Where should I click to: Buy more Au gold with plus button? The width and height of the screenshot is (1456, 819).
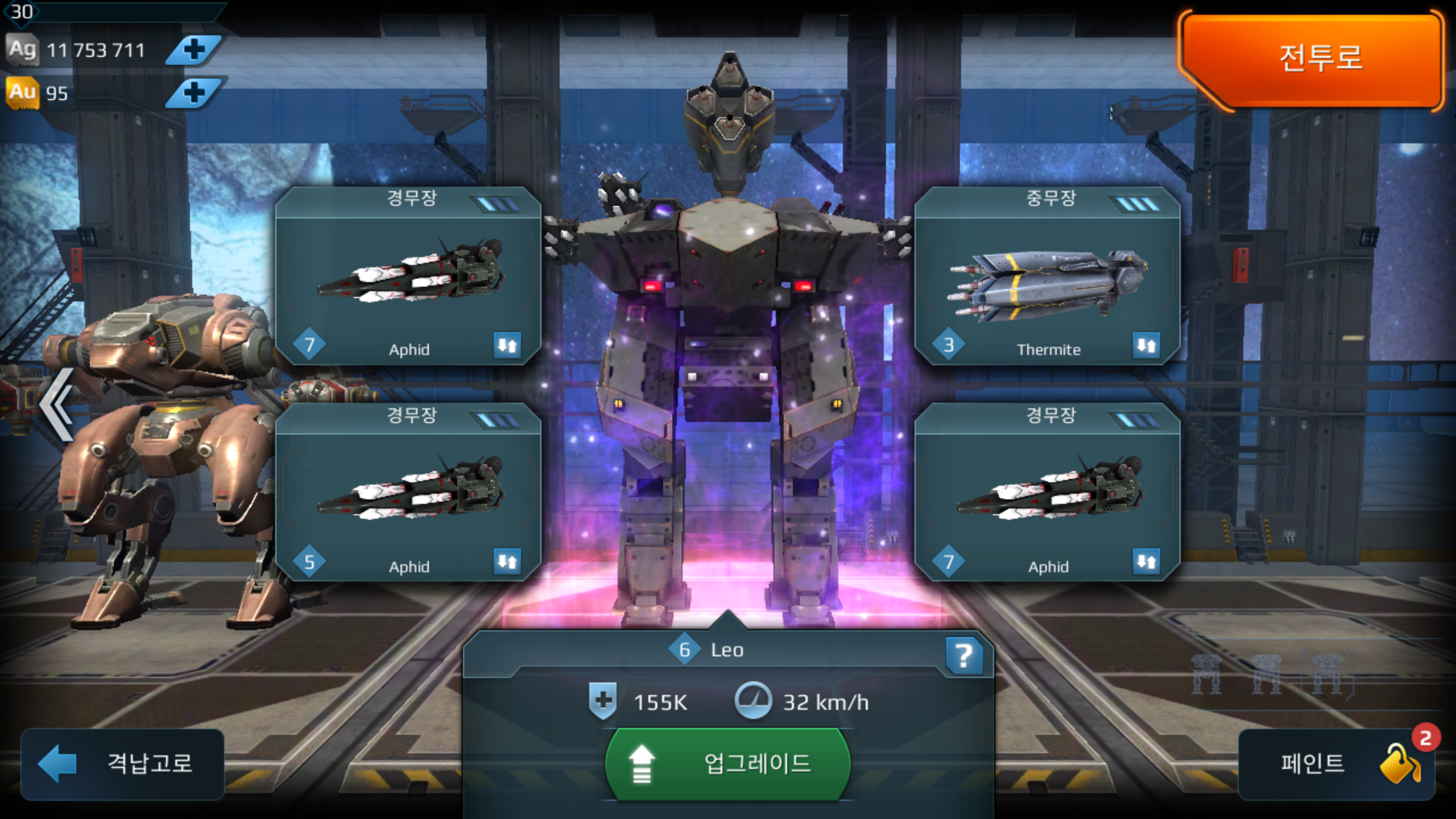194,93
